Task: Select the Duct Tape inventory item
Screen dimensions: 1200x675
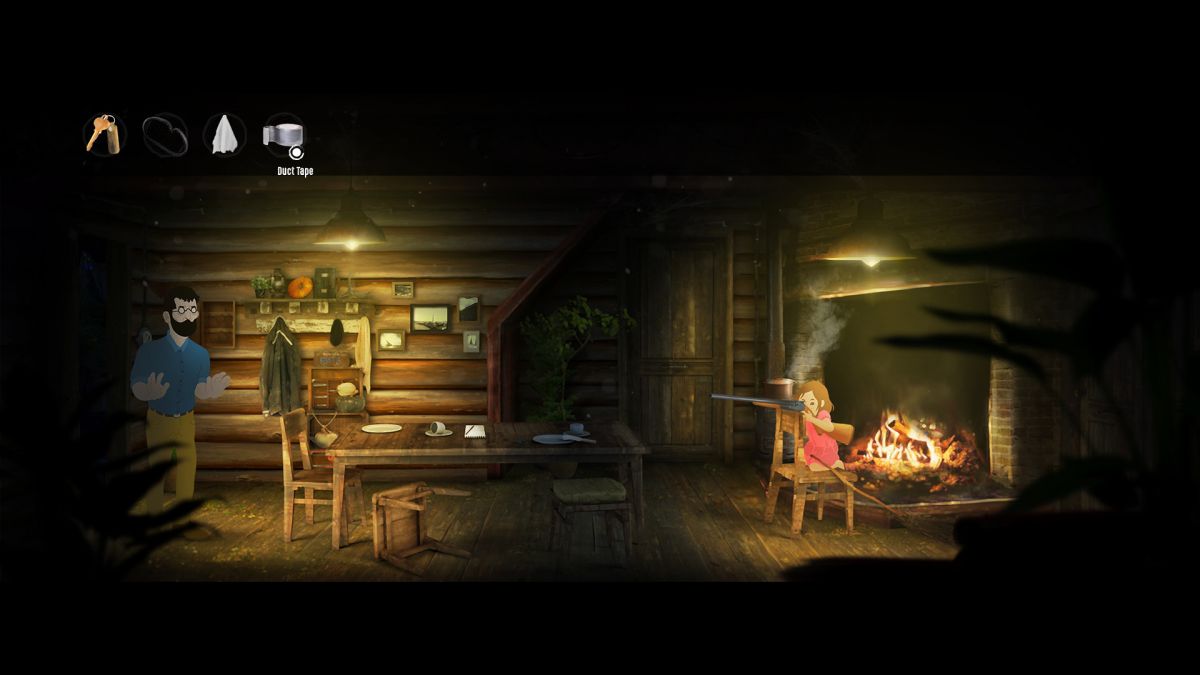Action: (x=283, y=135)
